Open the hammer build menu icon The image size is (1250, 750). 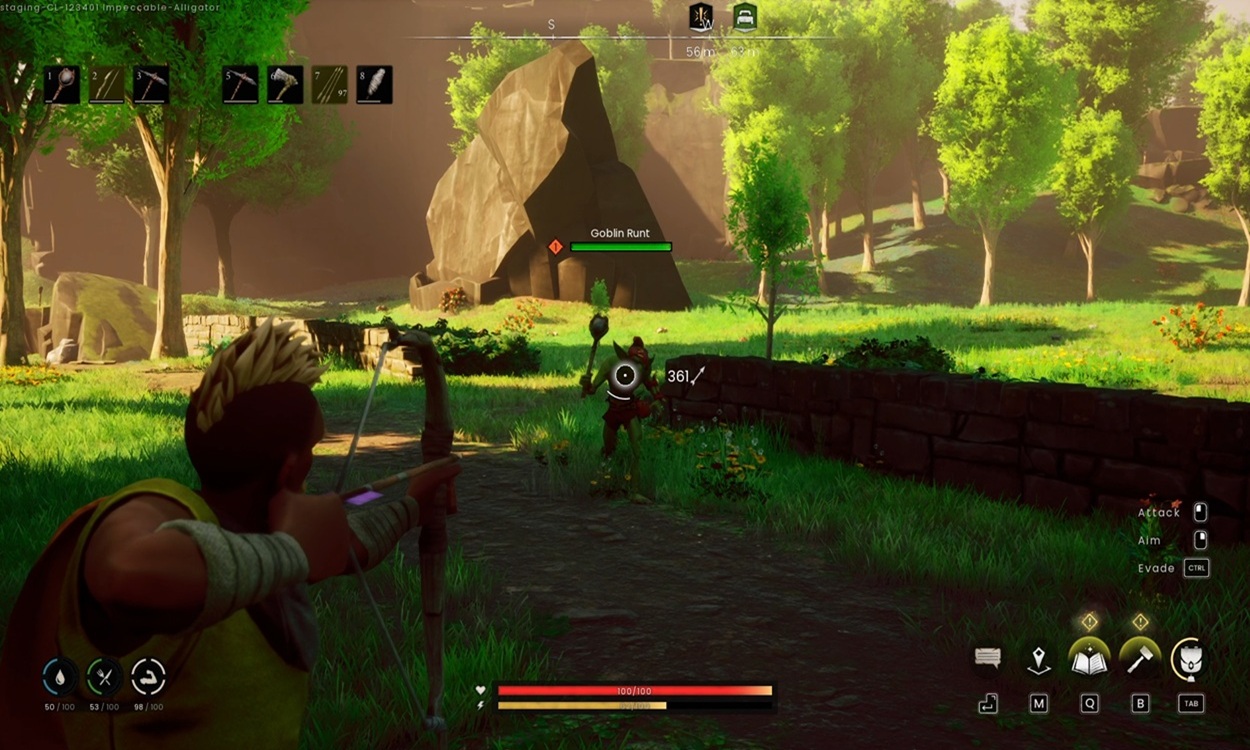point(1140,659)
